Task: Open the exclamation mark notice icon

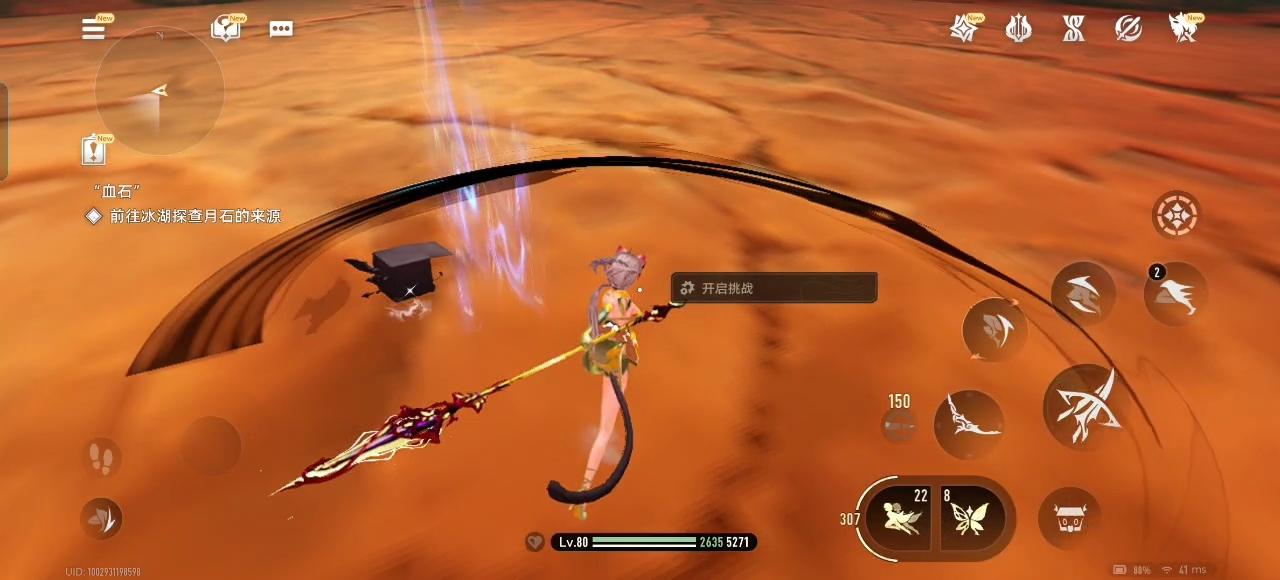Action: click(94, 151)
